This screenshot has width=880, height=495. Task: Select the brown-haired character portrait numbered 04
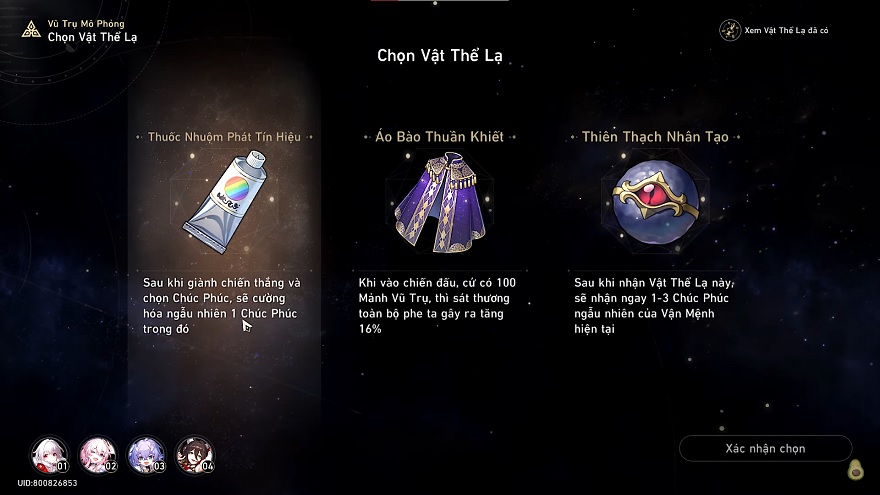click(194, 455)
